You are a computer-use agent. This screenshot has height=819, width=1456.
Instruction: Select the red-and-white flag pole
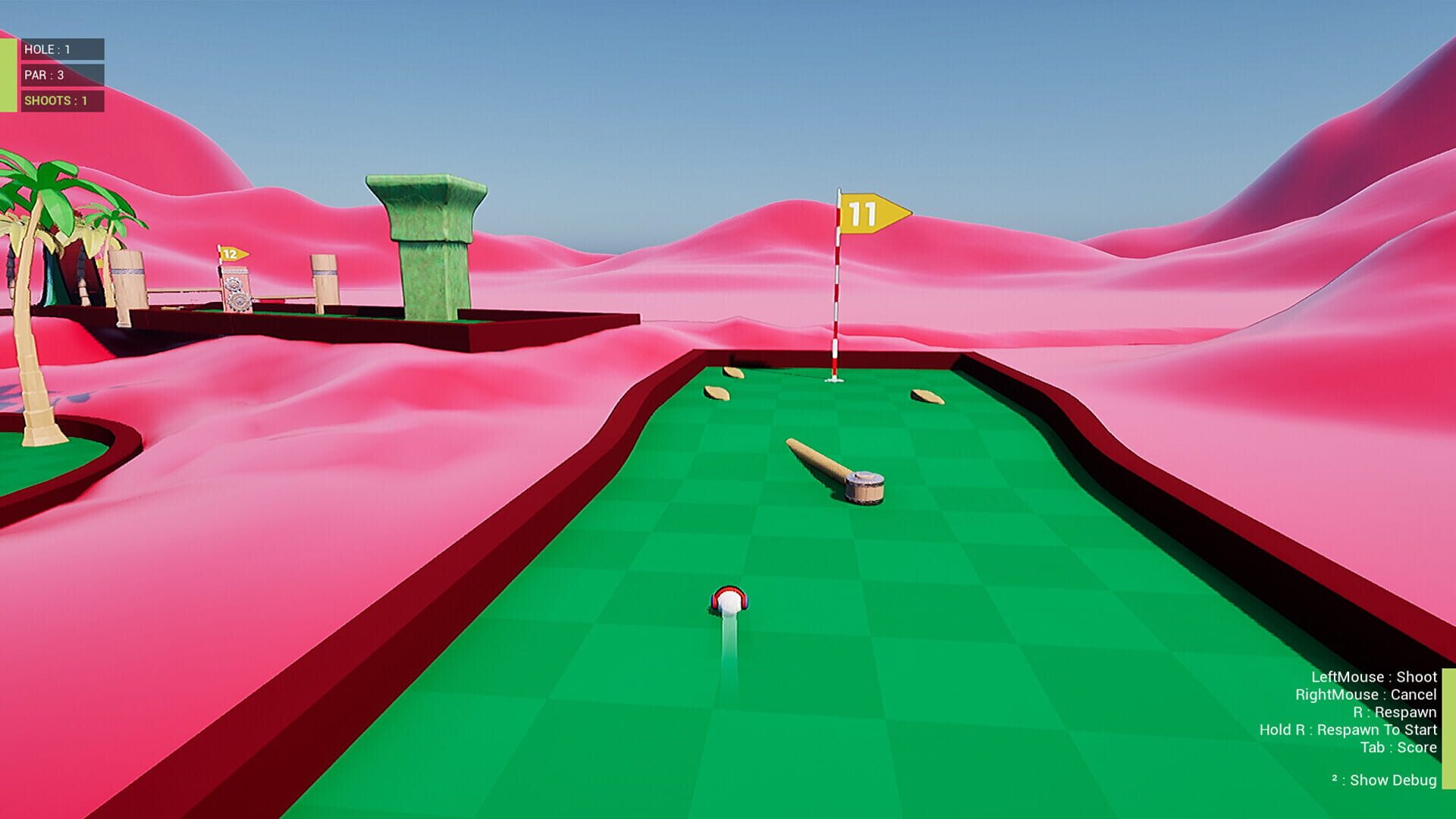coord(836,296)
